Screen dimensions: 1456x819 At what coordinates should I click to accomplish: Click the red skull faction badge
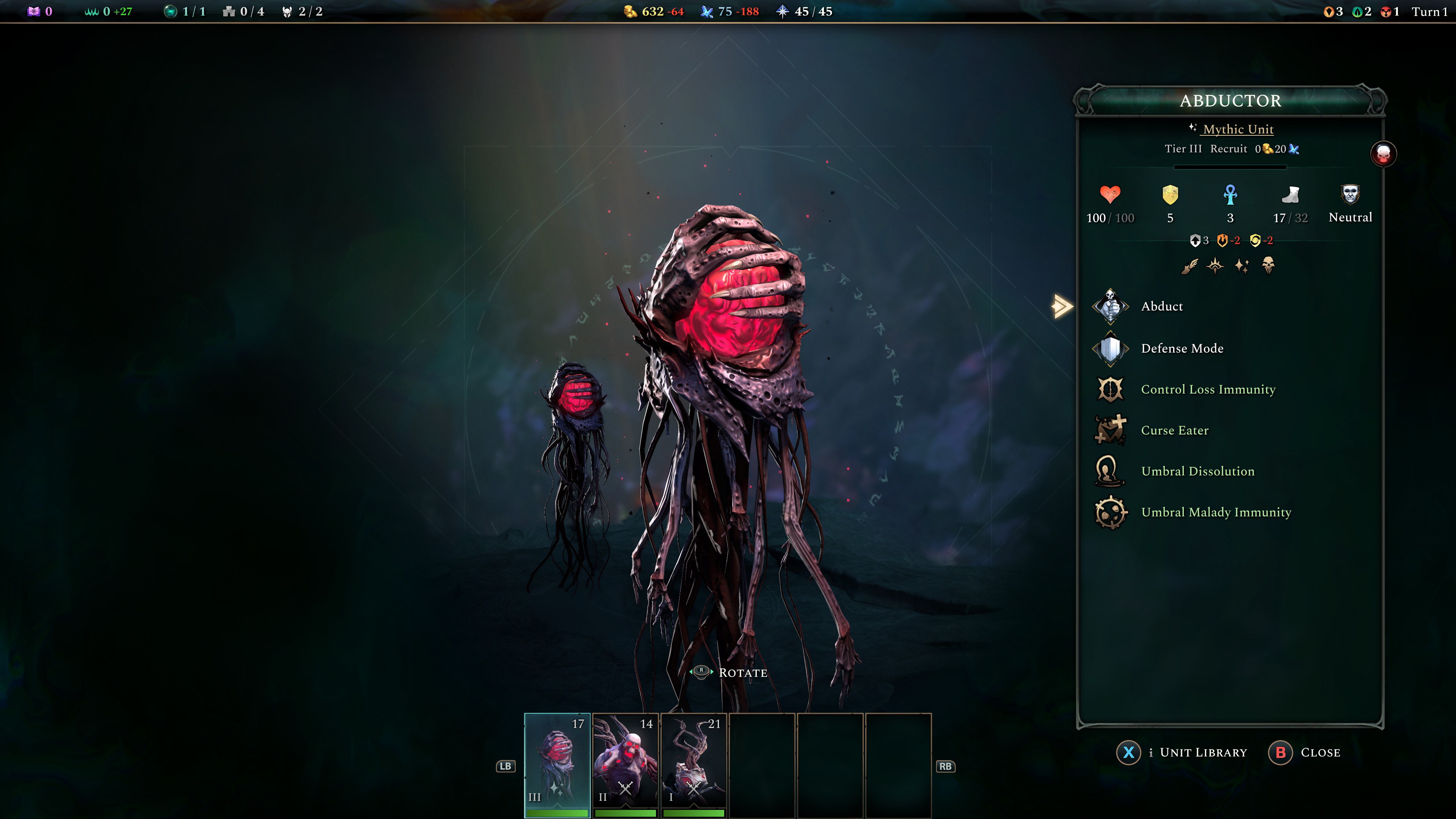(x=1383, y=154)
